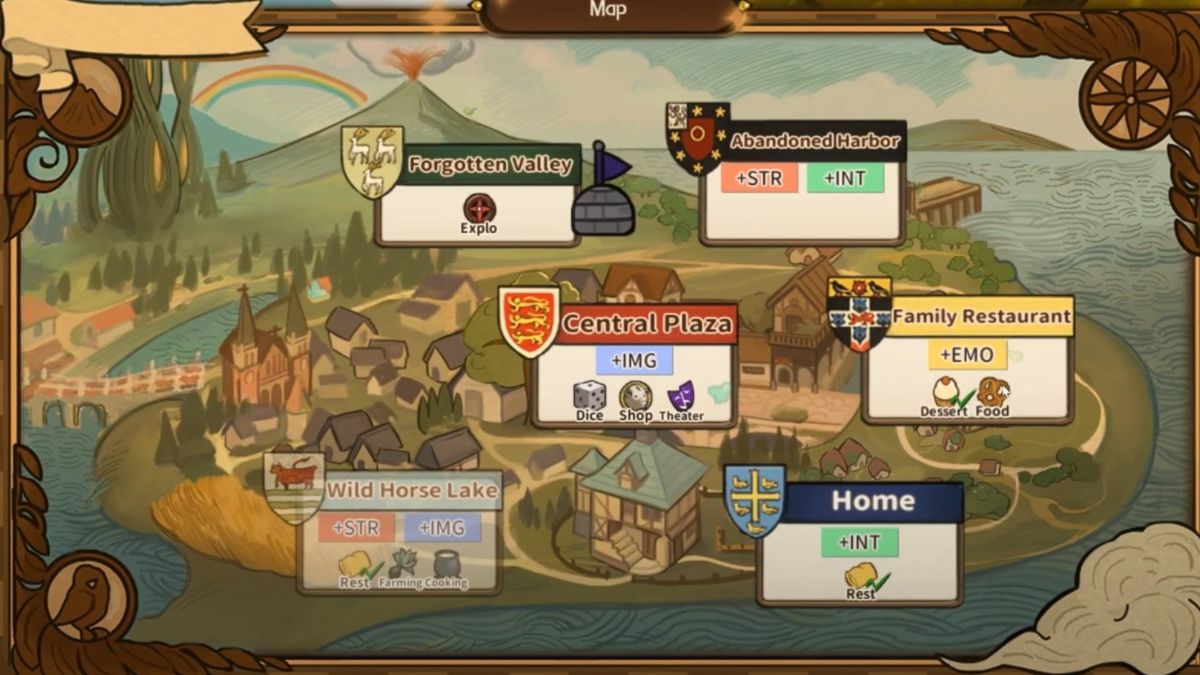Pick the Dice activity in Central Plaza
Image resolution: width=1200 pixels, height=675 pixels.
(589, 397)
